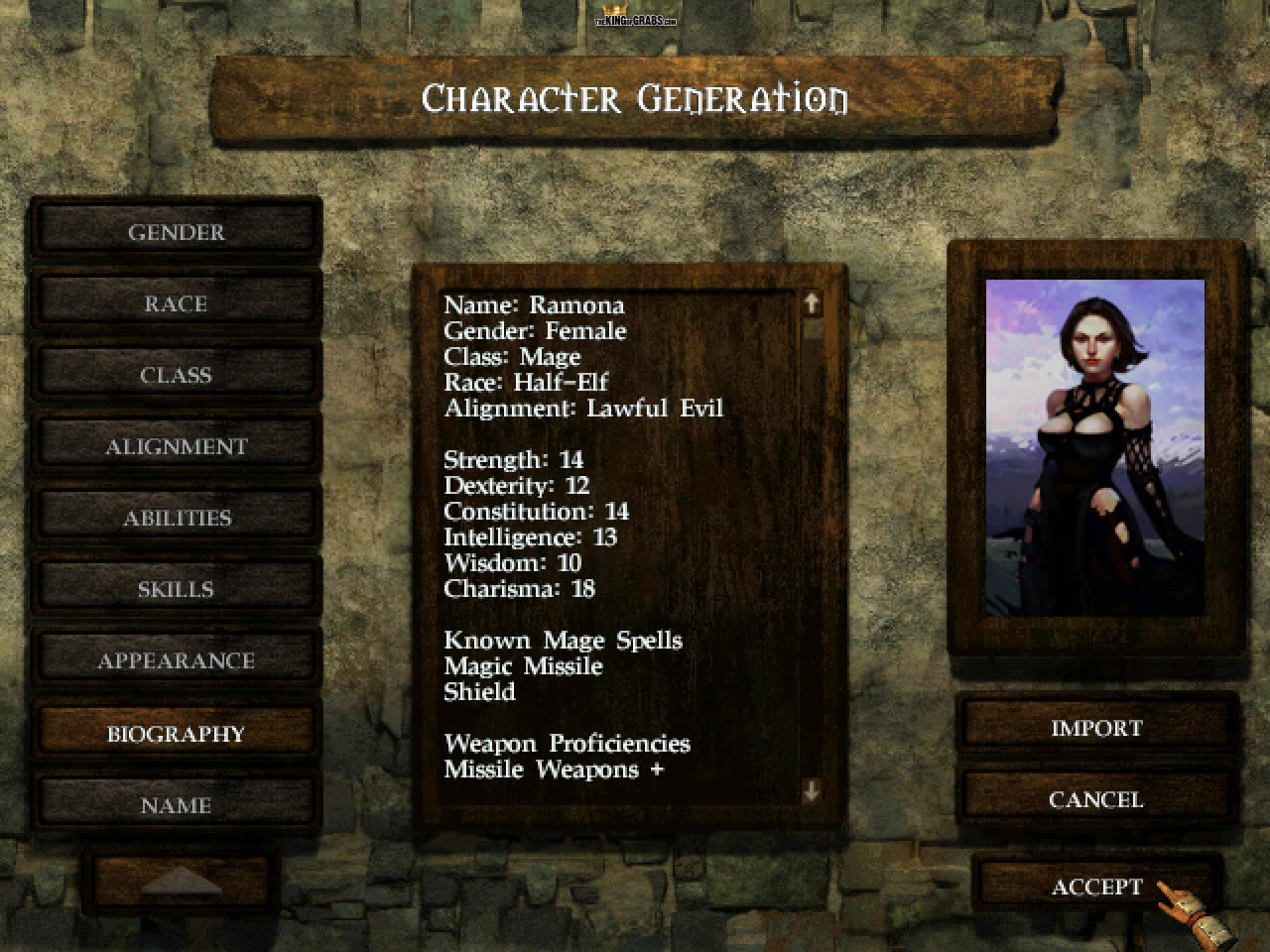Cancel character generation
1270x952 pixels.
click(x=1096, y=799)
